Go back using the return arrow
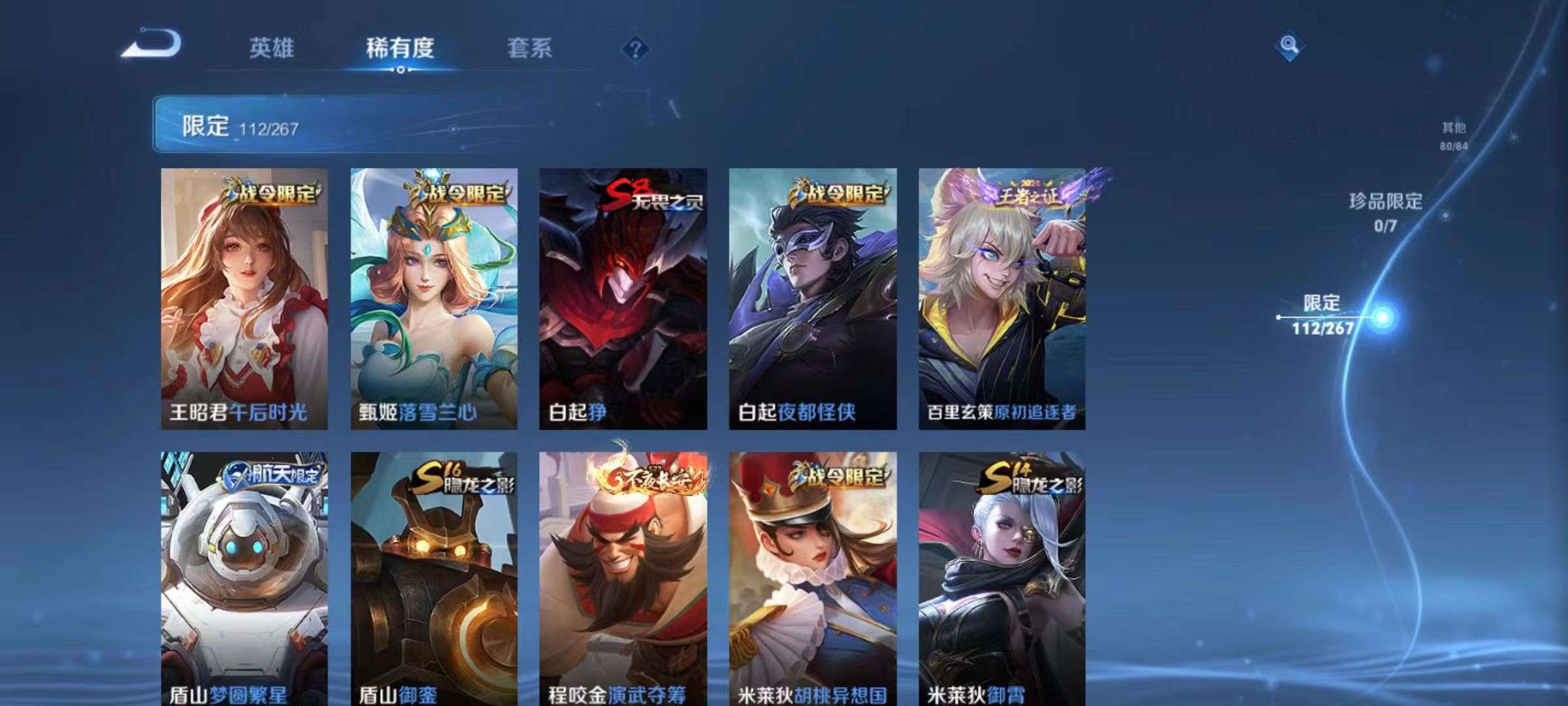 (x=152, y=44)
